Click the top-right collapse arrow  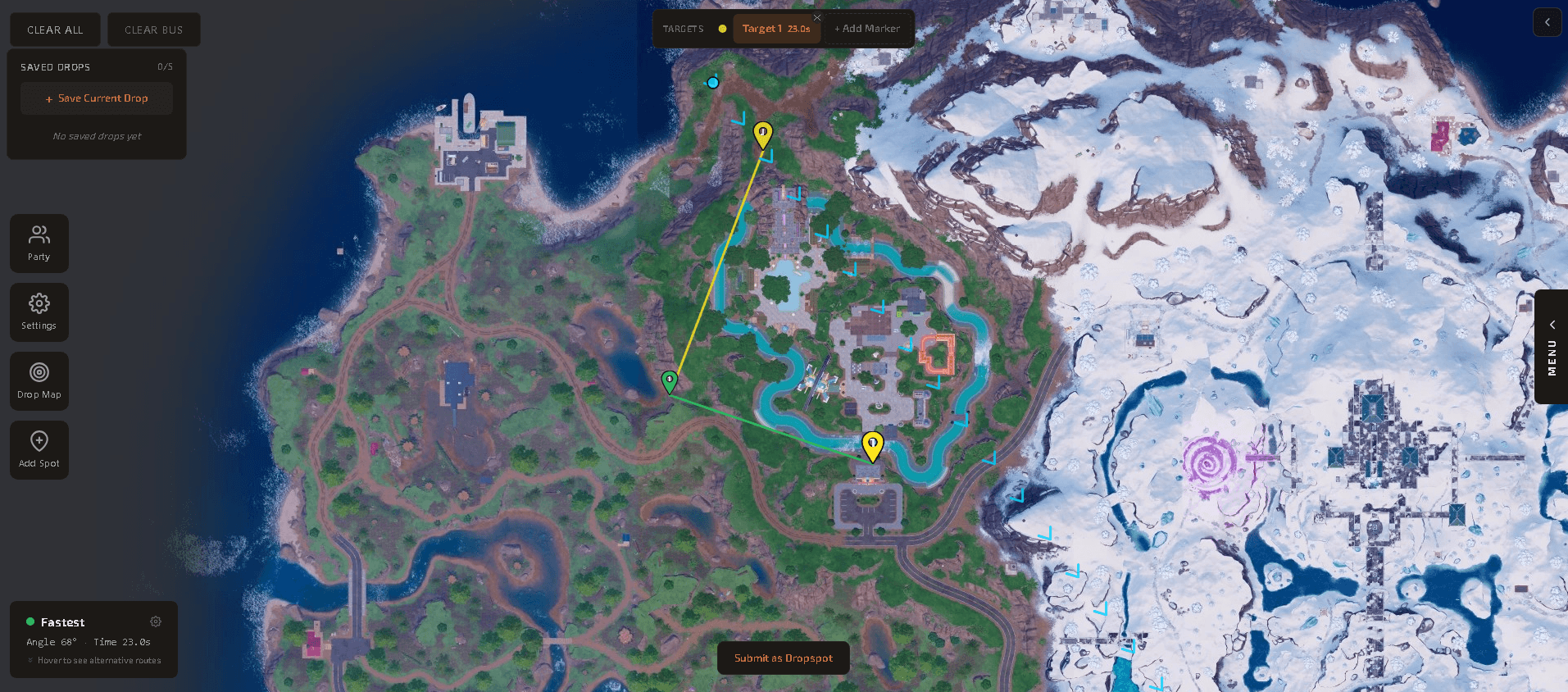click(1547, 22)
